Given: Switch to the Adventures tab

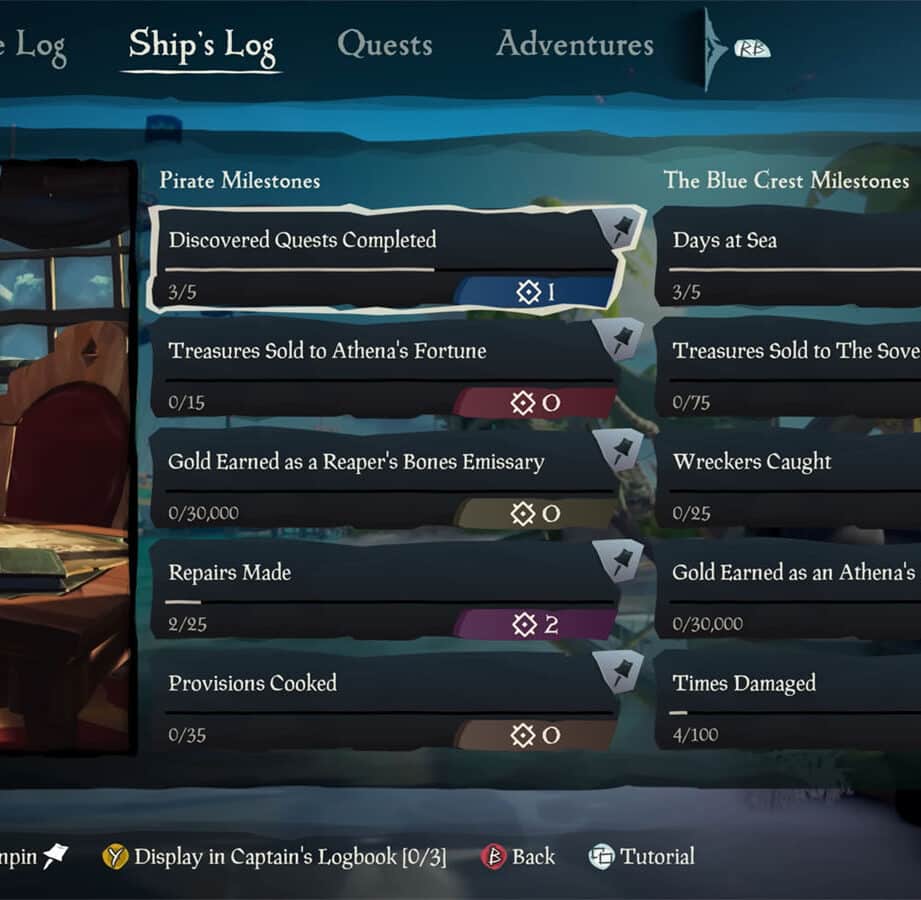Looking at the screenshot, I should (x=575, y=44).
